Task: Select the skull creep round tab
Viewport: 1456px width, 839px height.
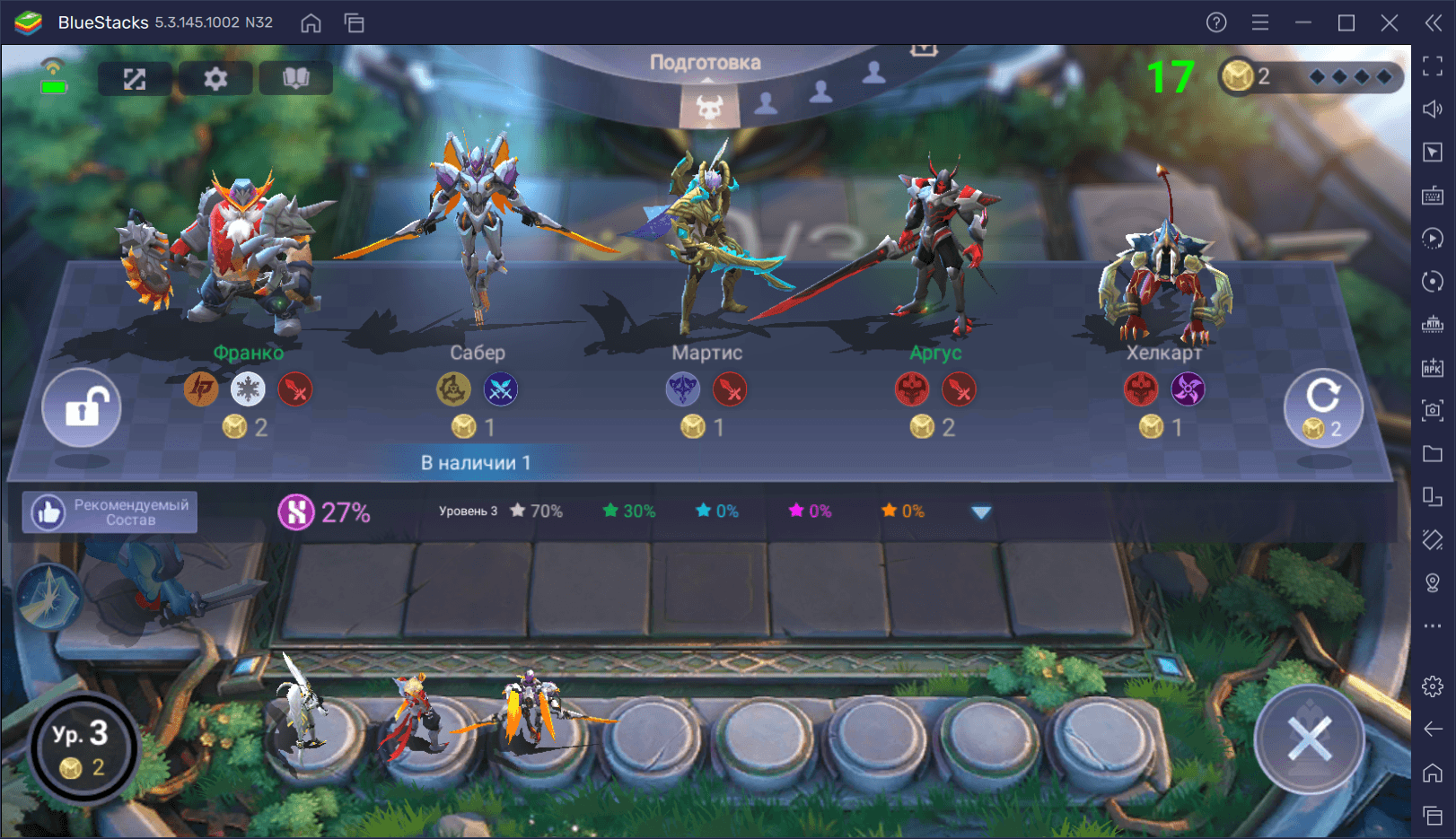Action: coord(710,108)
